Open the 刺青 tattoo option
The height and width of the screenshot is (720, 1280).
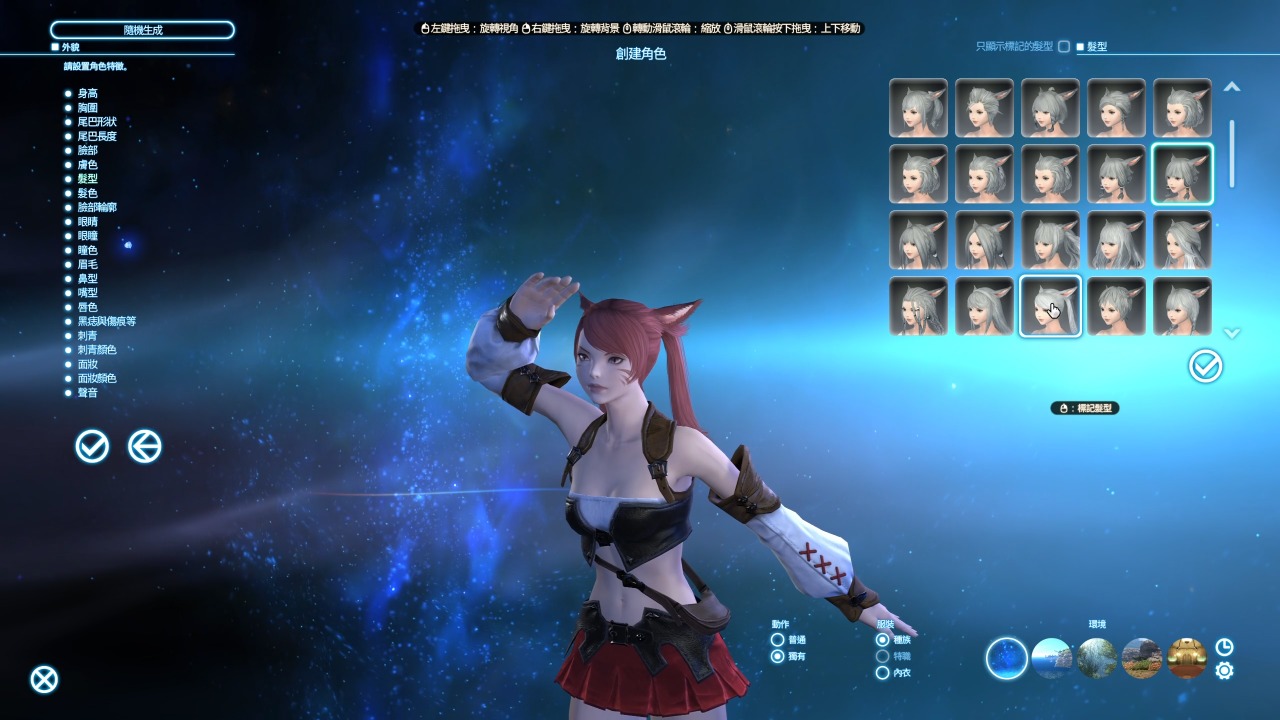coord(87,336)
